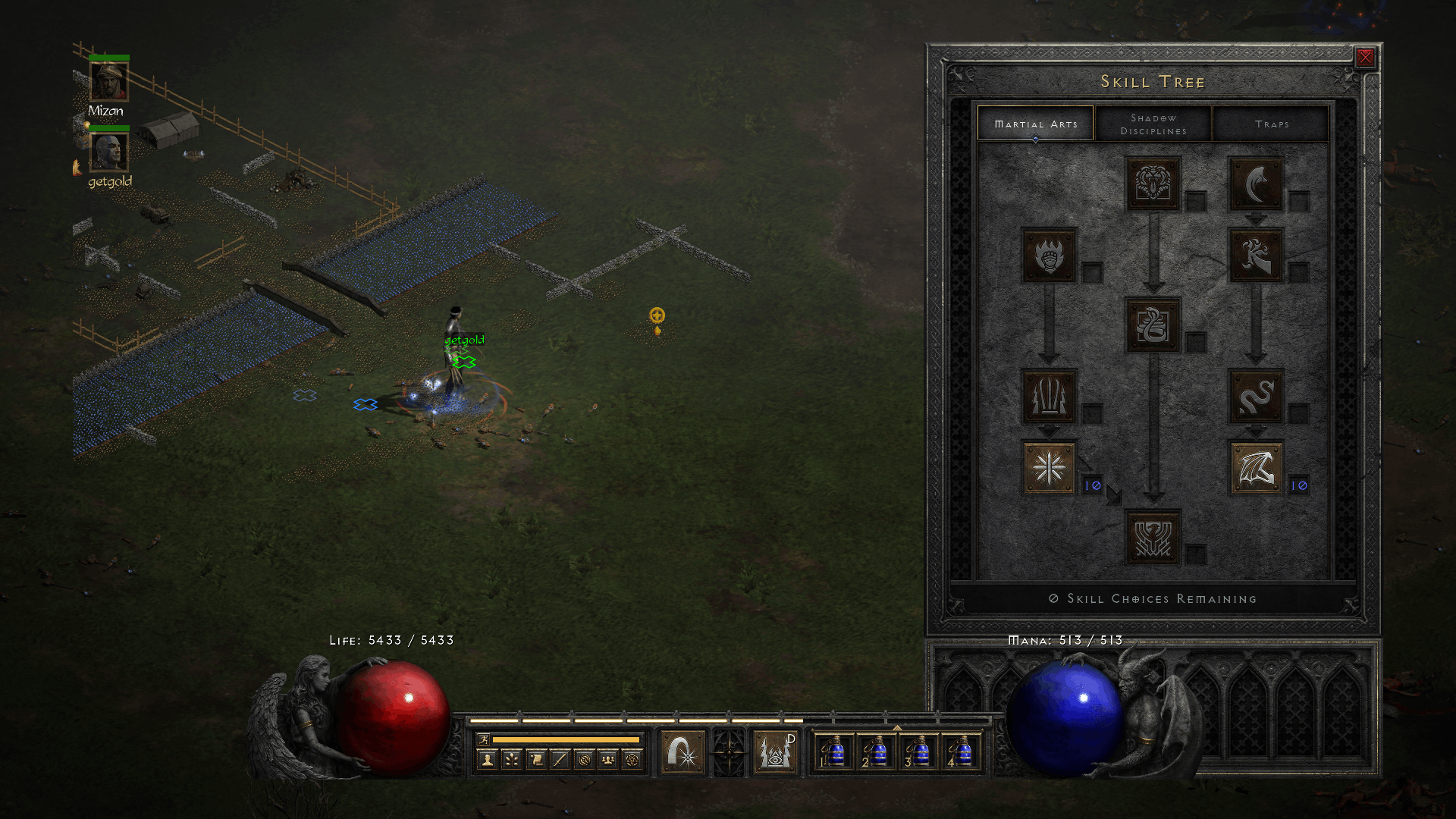Click the Dragon Claw skill icon

tap(1256, 255)
